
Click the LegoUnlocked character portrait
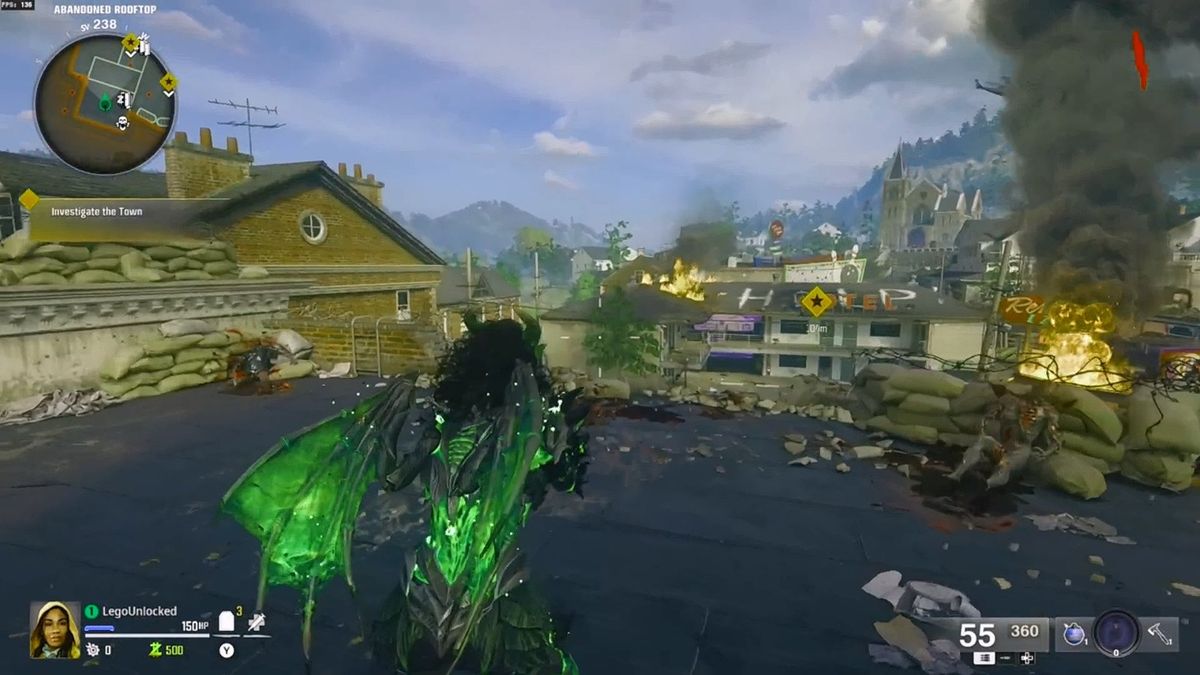[x=55, y=629]
